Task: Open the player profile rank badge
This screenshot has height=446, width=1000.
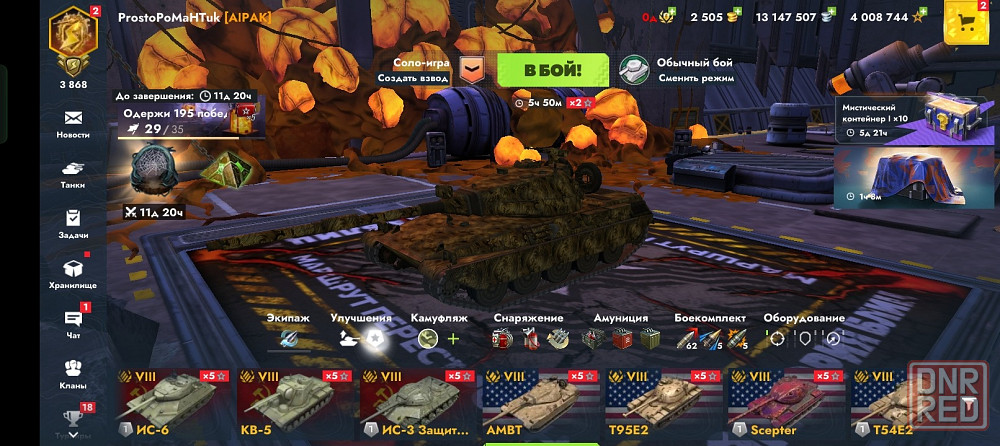Action: 74,40
